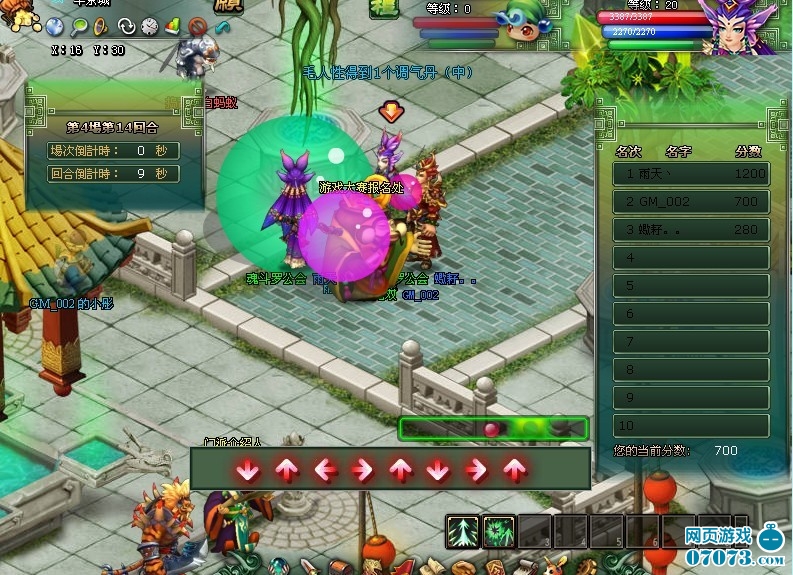Click the circular refresh arrows icon
793x575 pixels.
126,26
